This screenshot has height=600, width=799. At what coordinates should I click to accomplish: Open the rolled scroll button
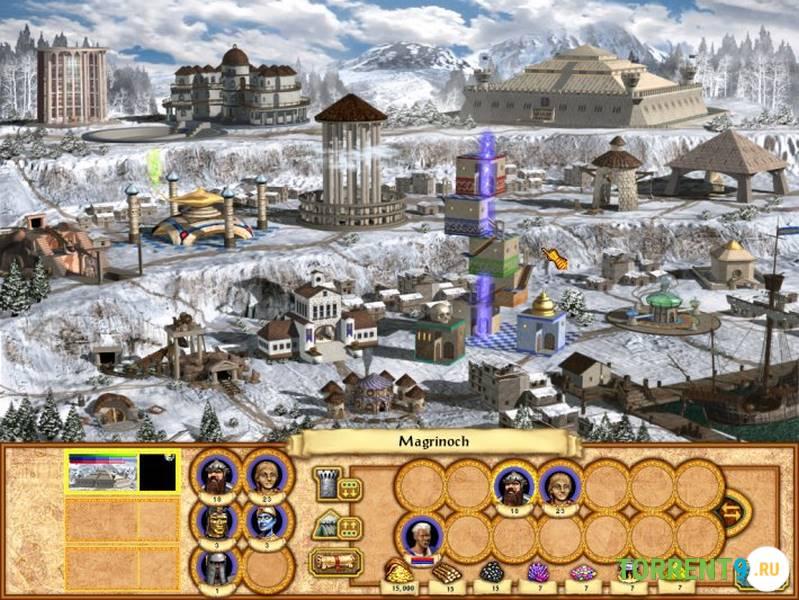(336, 561)
